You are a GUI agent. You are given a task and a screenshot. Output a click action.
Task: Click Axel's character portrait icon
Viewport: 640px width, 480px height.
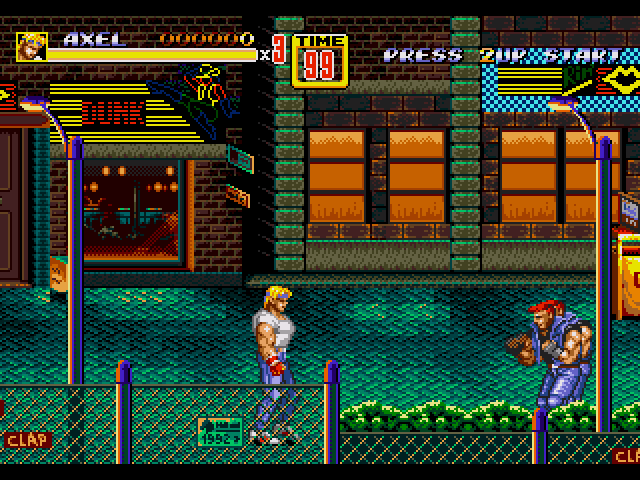[x=31, y=46]
